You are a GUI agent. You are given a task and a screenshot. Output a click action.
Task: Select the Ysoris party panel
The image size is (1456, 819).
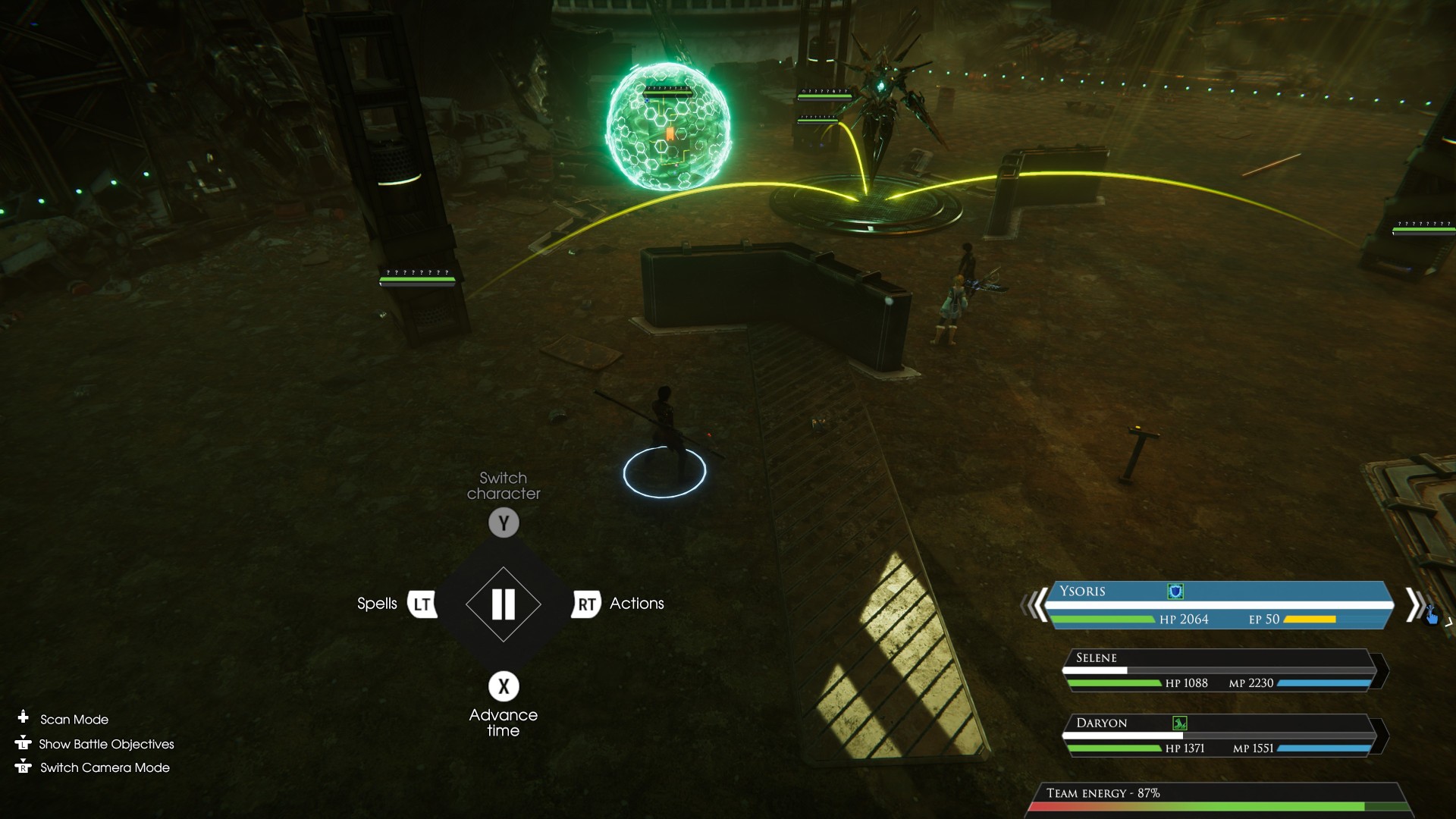coord(1218,605)
